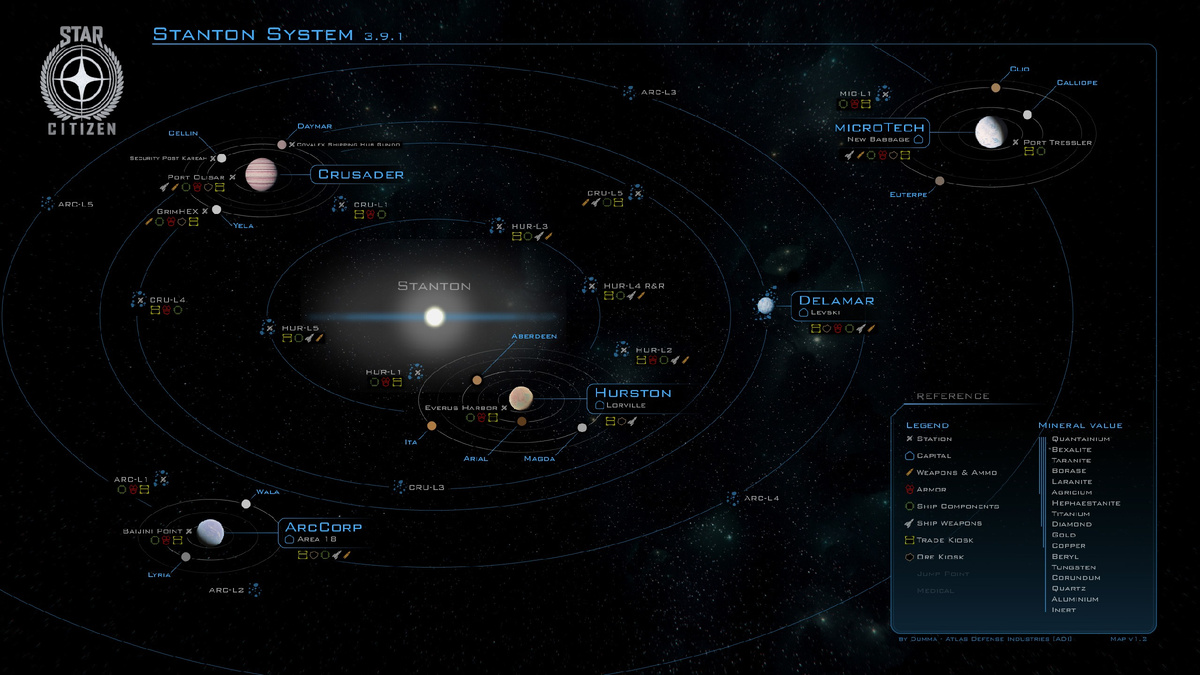Click the Stanton star label
Screen dimensions: 1200x675
click(x=434, y=286)
